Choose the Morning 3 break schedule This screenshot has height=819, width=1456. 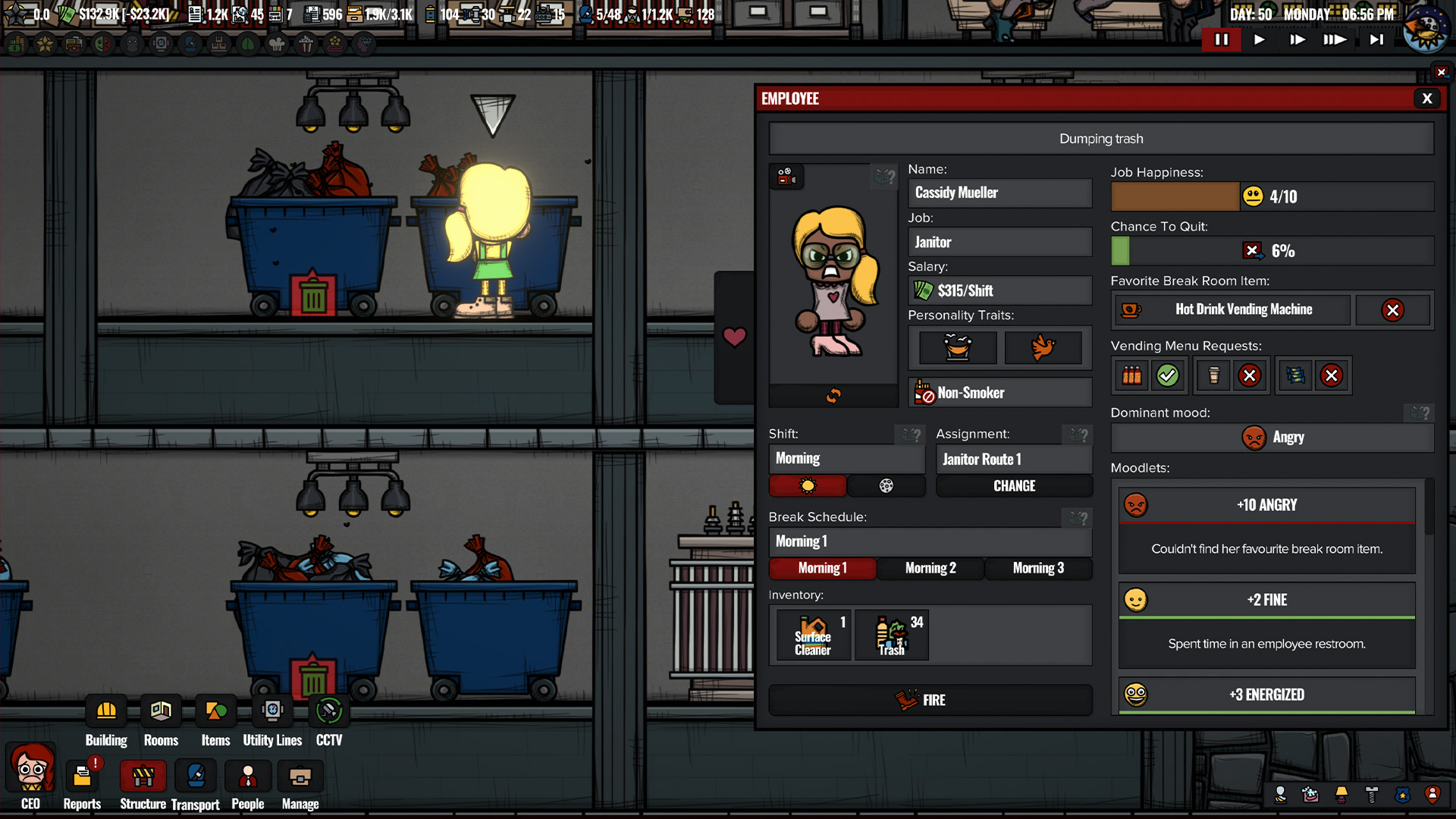[x=1037, y=568]
